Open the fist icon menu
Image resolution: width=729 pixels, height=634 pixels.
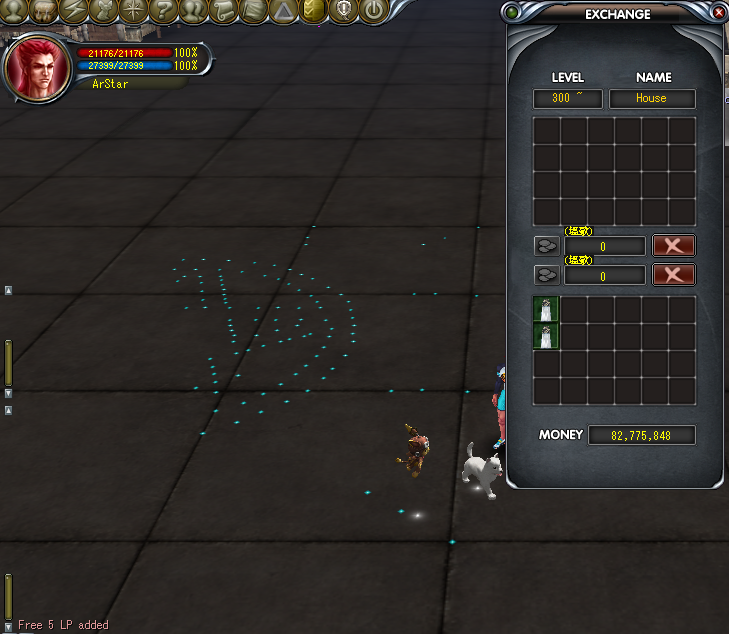coord(45,11)
